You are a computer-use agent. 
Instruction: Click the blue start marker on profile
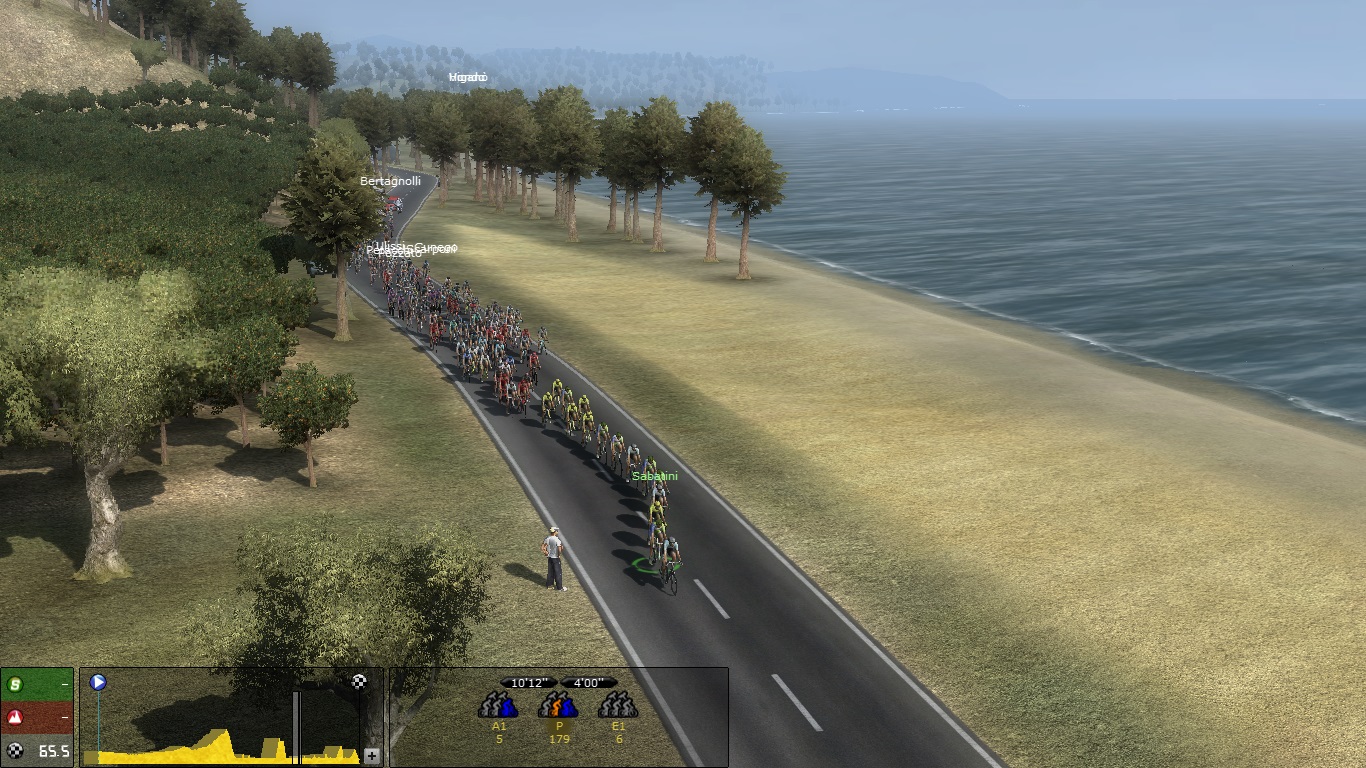(x=98, y=683)
